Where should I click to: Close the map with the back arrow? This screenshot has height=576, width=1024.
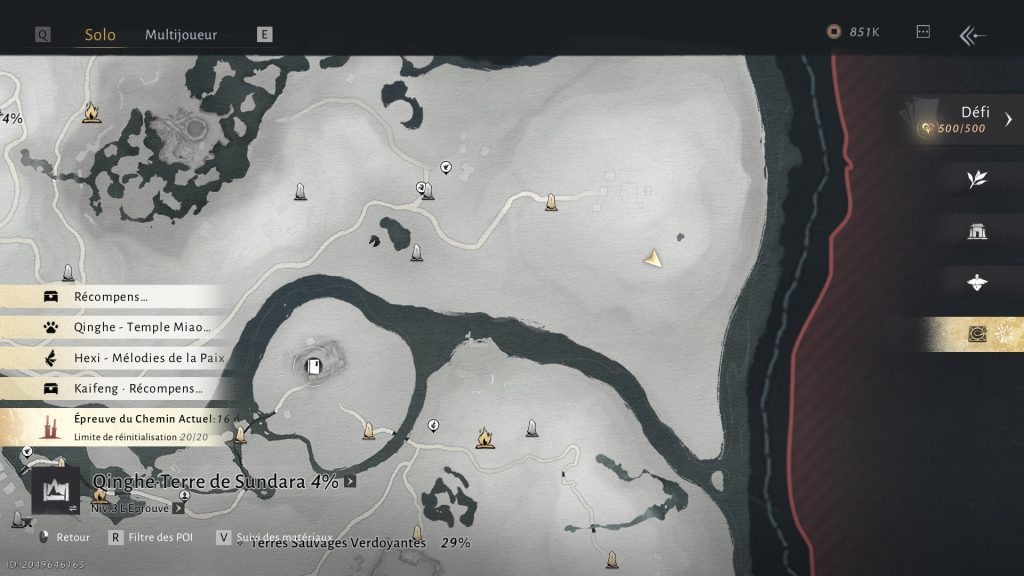[x=972, y=35]
